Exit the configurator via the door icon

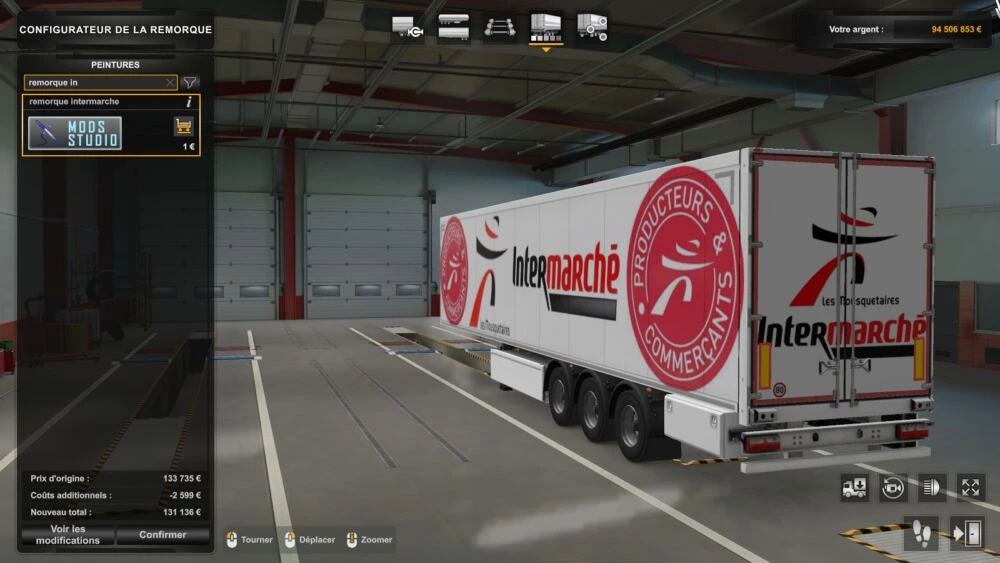[967, 534]
